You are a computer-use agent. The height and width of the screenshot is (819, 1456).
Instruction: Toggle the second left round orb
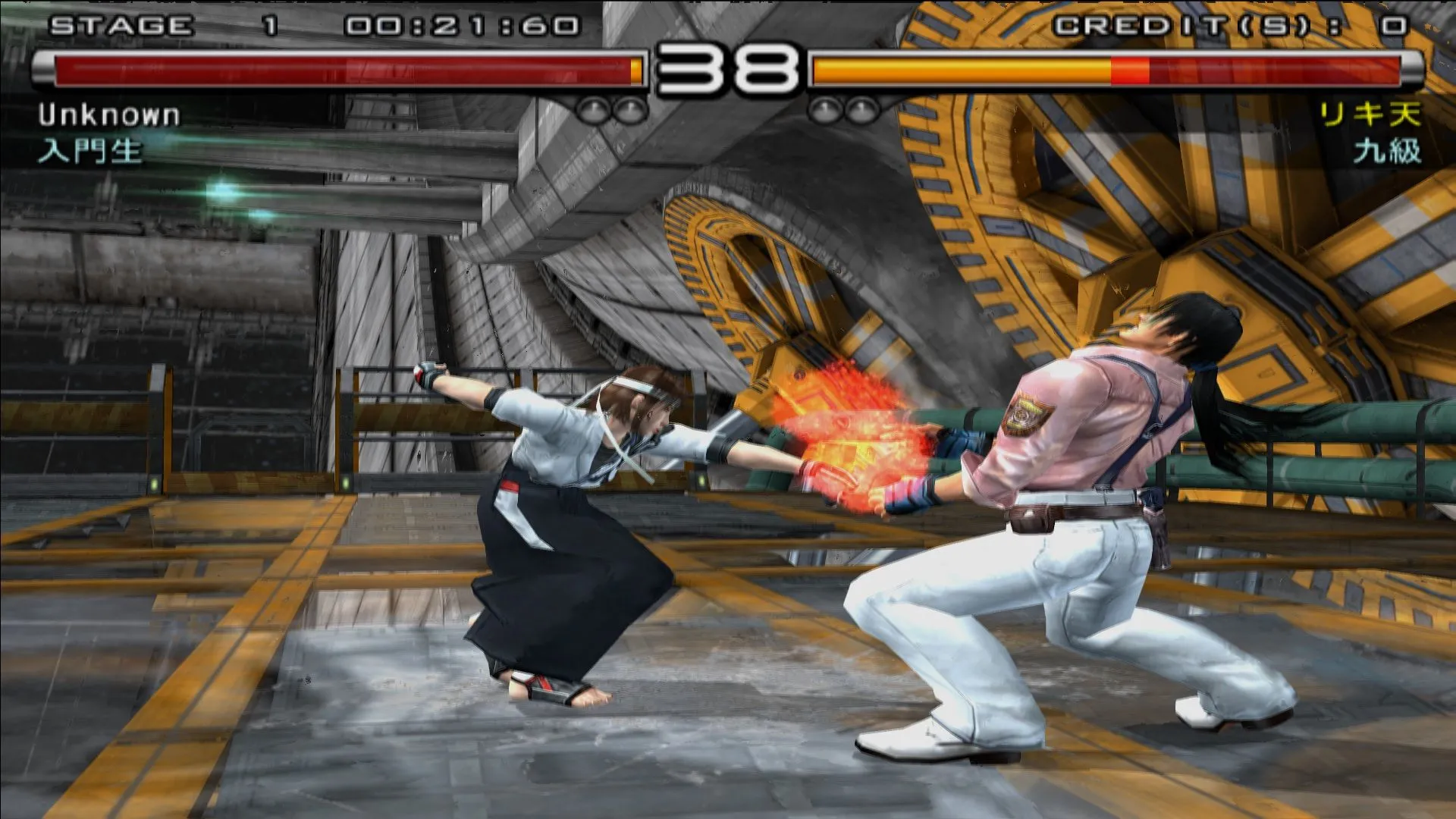pyautogui.click(x=628, y=110)
